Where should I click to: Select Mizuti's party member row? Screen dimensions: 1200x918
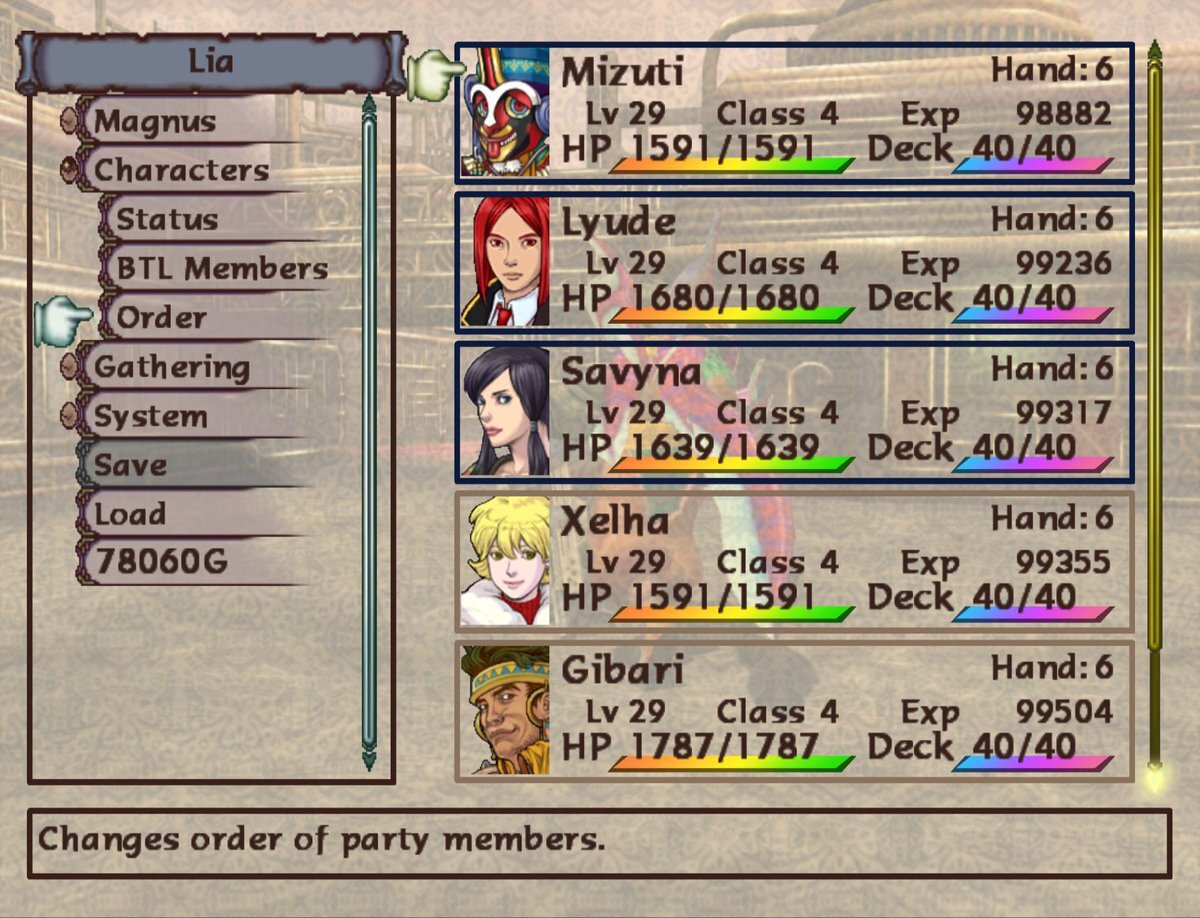pyautogui.click(x=795, y=113)
